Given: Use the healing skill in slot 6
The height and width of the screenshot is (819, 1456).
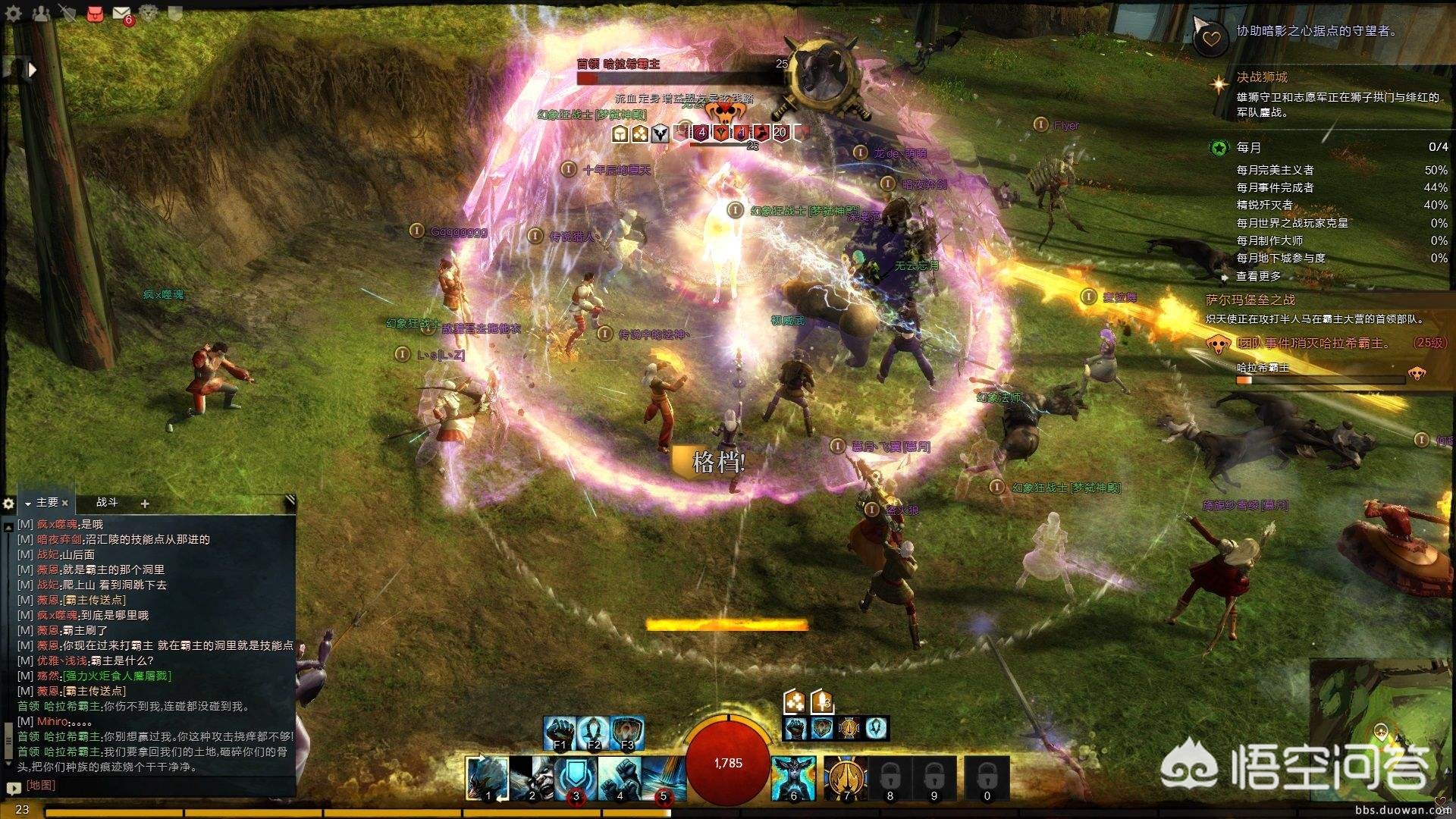Looking at the screenshot, I should (x=793, y=777).
